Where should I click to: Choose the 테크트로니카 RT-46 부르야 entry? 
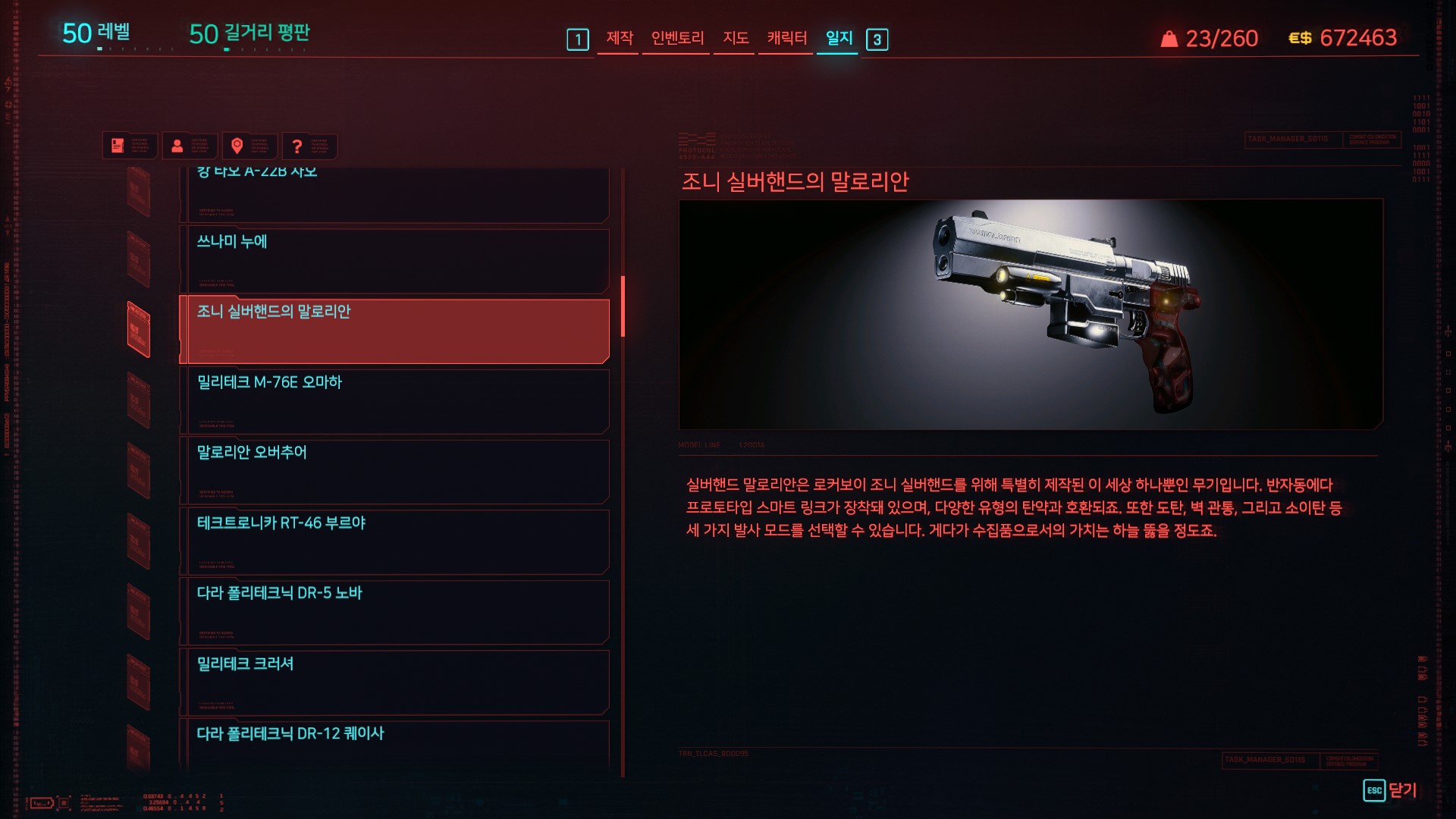point(394,541)
